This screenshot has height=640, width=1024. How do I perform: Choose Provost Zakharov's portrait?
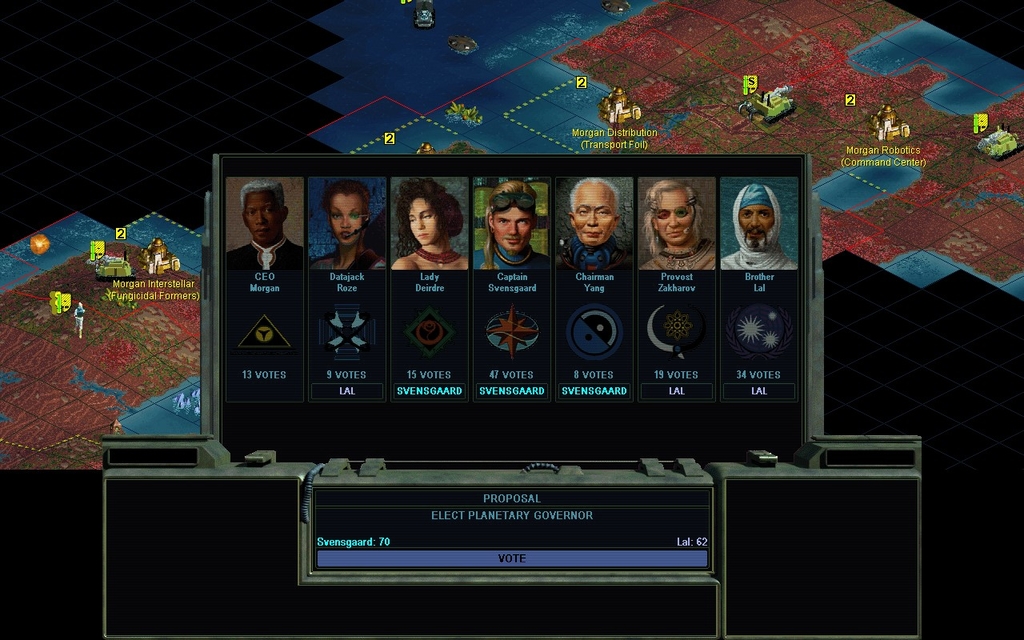click(x=676, y=224)
